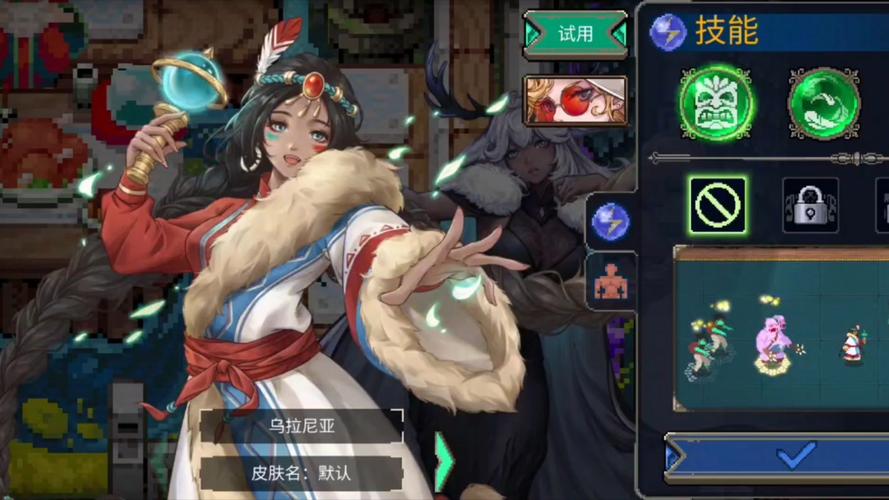889x500 pixels.
Task: Click the locked padlock skill slot
Action: point(810,206)
